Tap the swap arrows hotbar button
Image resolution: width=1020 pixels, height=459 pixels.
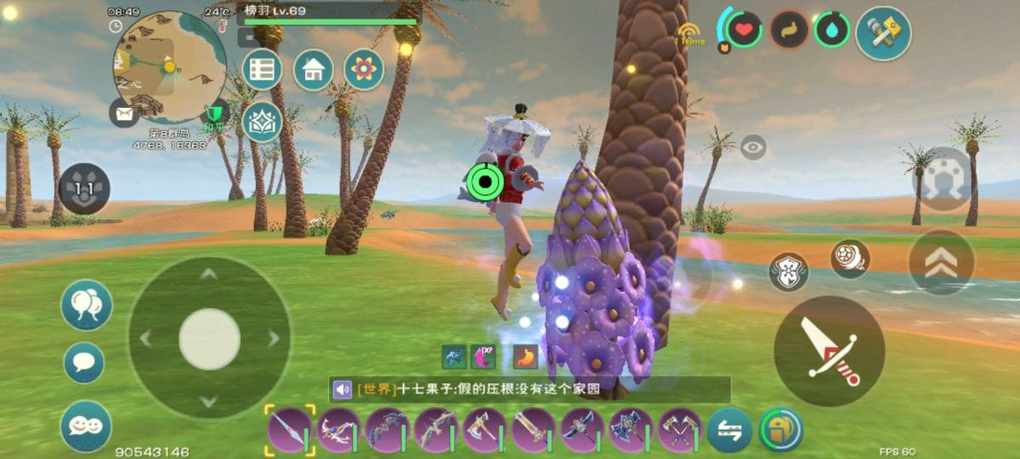[729, 431]
